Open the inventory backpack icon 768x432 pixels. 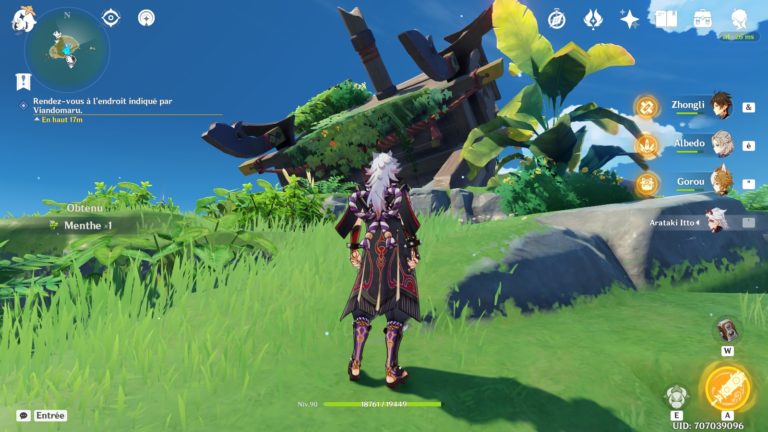pos(702,19)
